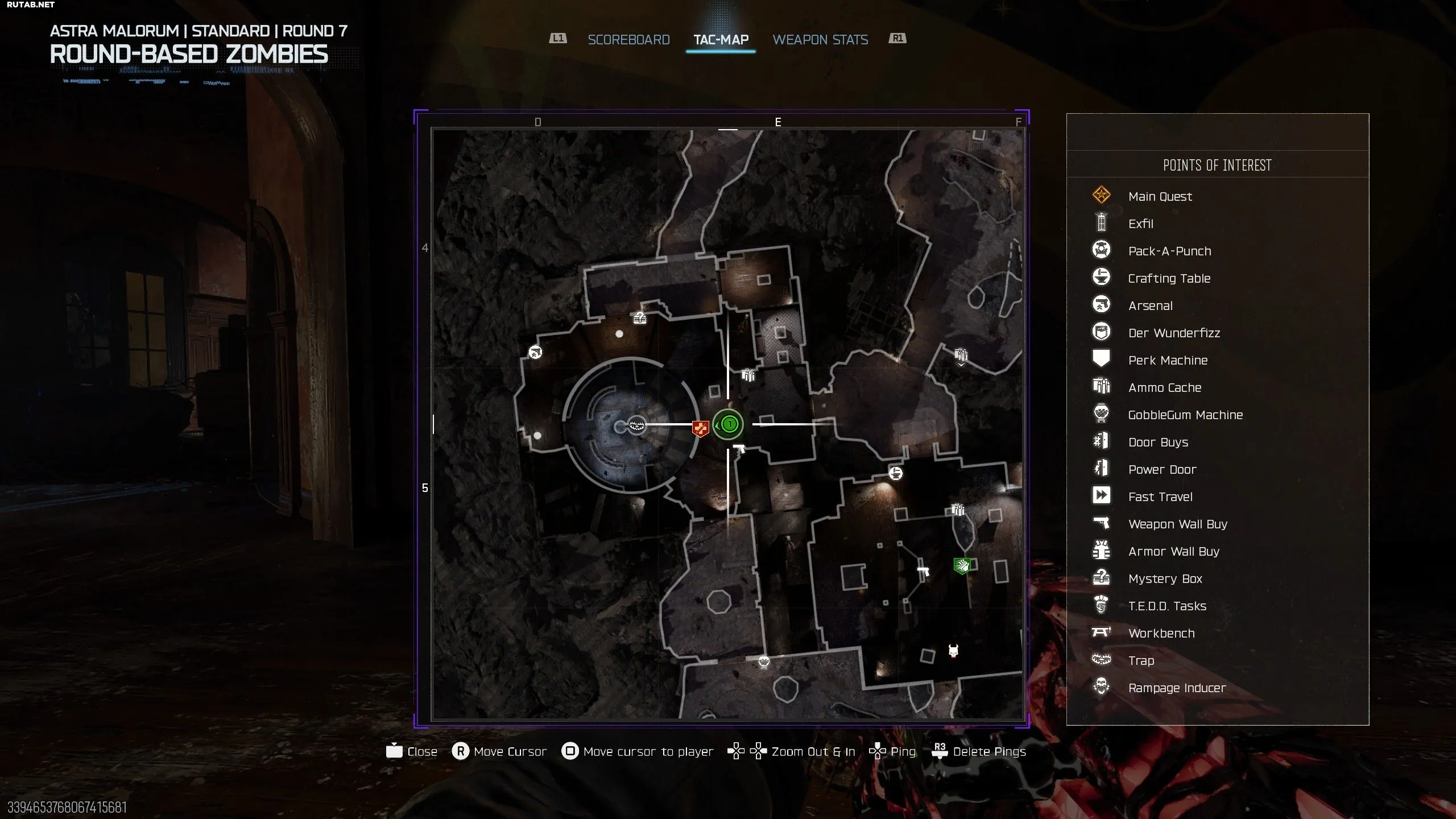
Task: Select the Workbench legend entry
Action: 1161,634
